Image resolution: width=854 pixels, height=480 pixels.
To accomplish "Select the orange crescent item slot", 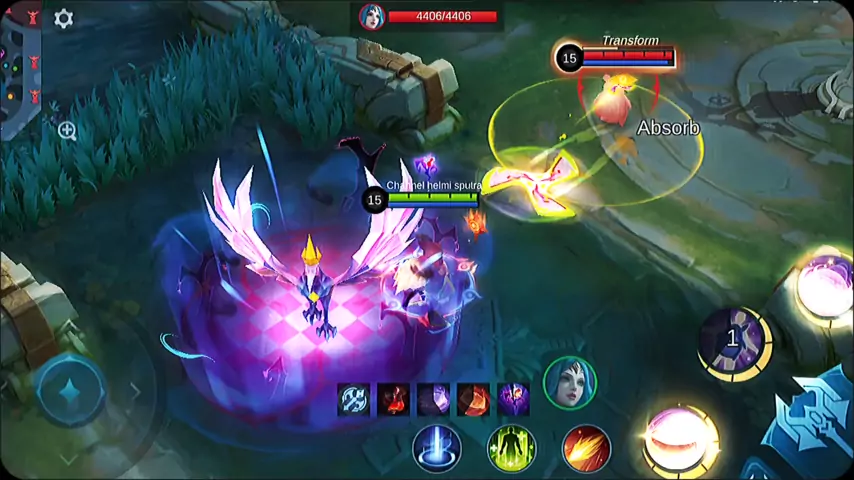I will 473,399.
